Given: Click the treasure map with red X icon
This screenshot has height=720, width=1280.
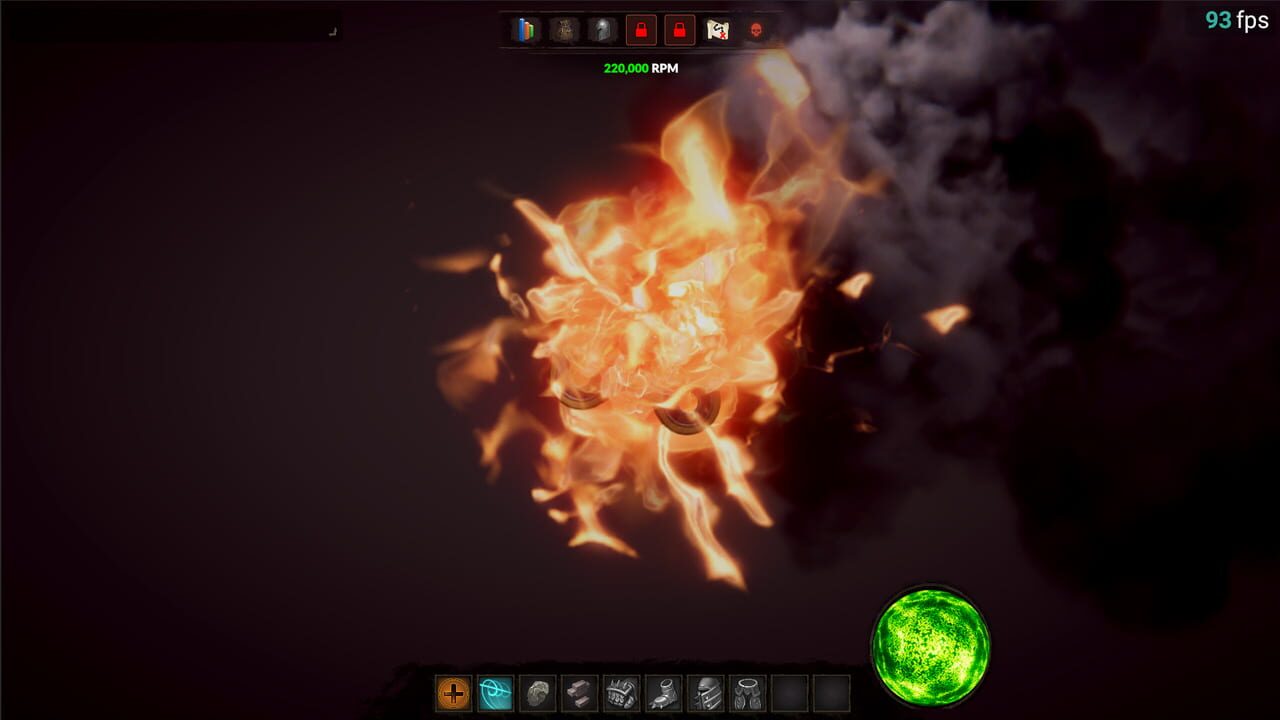Looking at the screenshot, I should click(x=718, y=31).
